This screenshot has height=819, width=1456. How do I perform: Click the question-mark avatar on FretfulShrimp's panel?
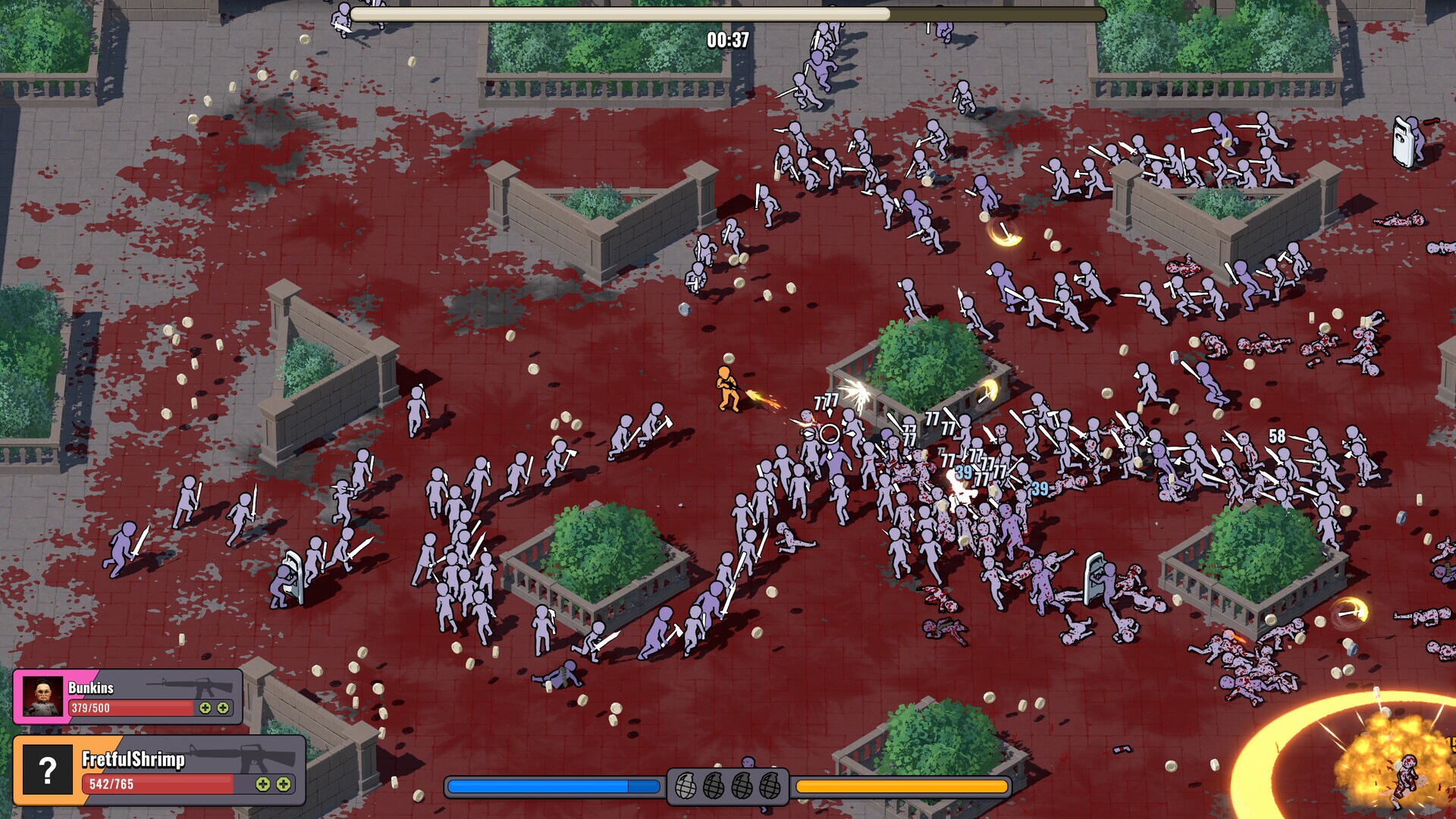pyautogui.click(x=47, y=770)
